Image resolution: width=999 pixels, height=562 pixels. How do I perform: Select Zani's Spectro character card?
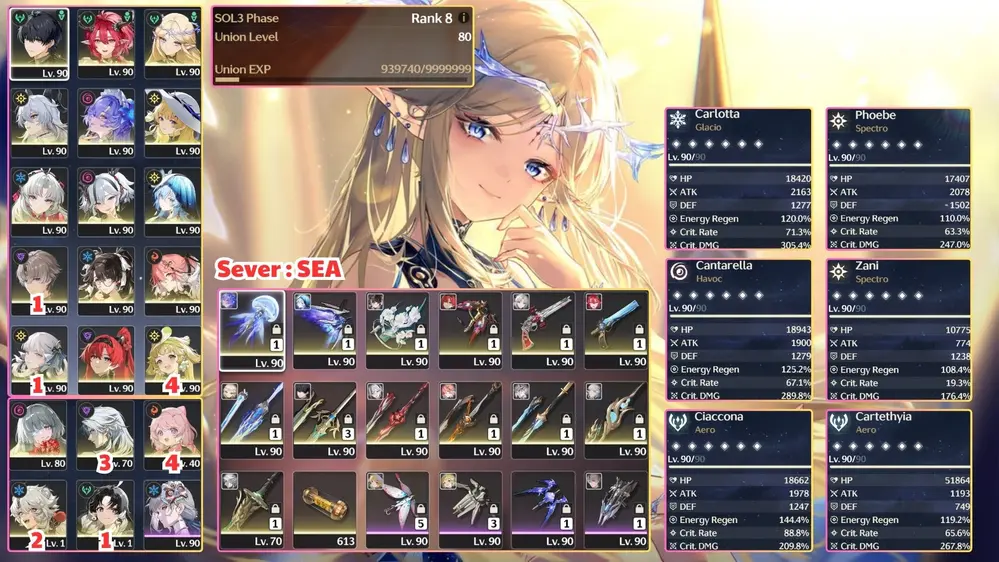pyautogui.click(x=898, y=329)
